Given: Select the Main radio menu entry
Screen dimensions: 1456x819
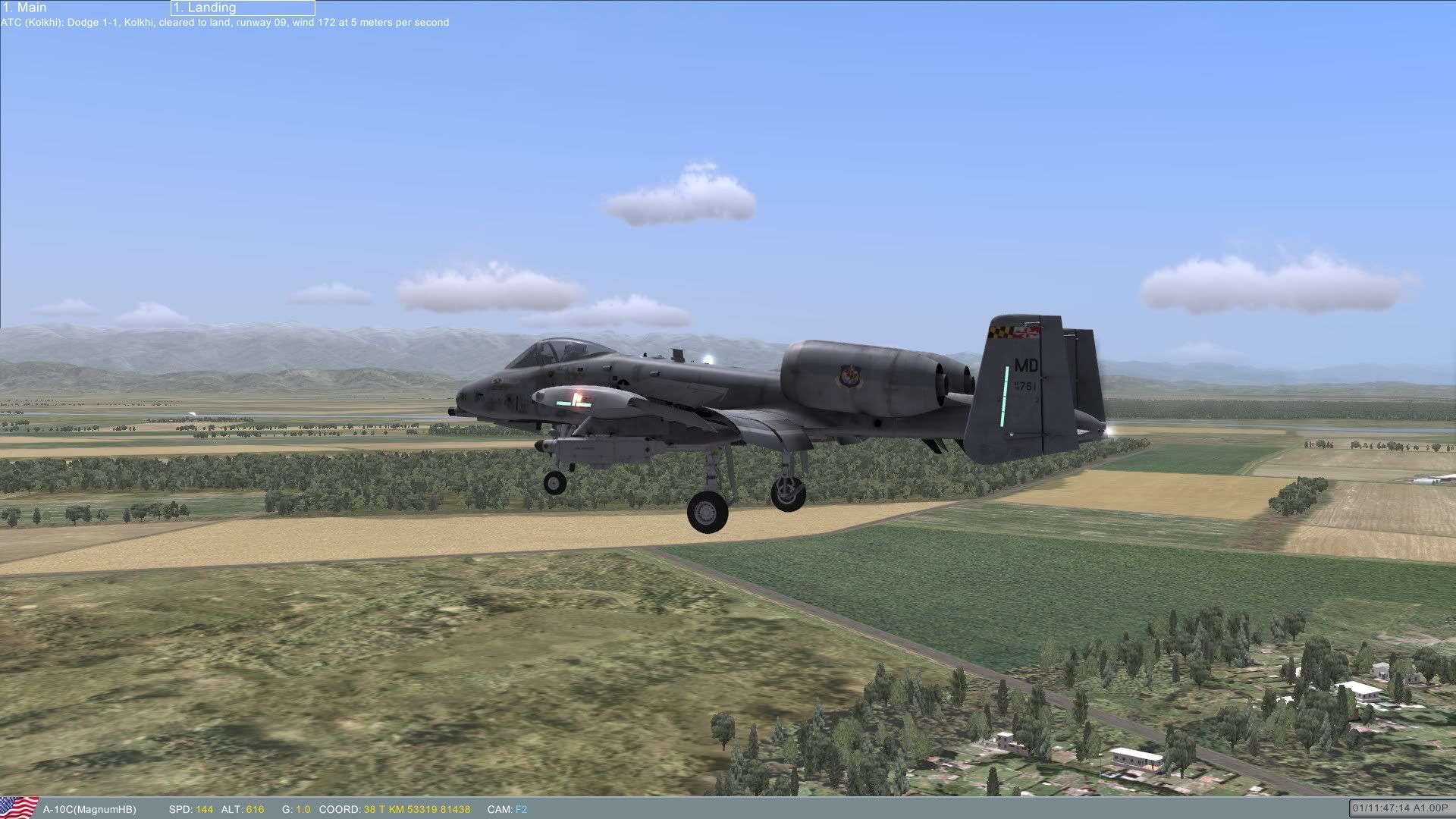Looking at the screenshot, I should click(x=26, y=8).
